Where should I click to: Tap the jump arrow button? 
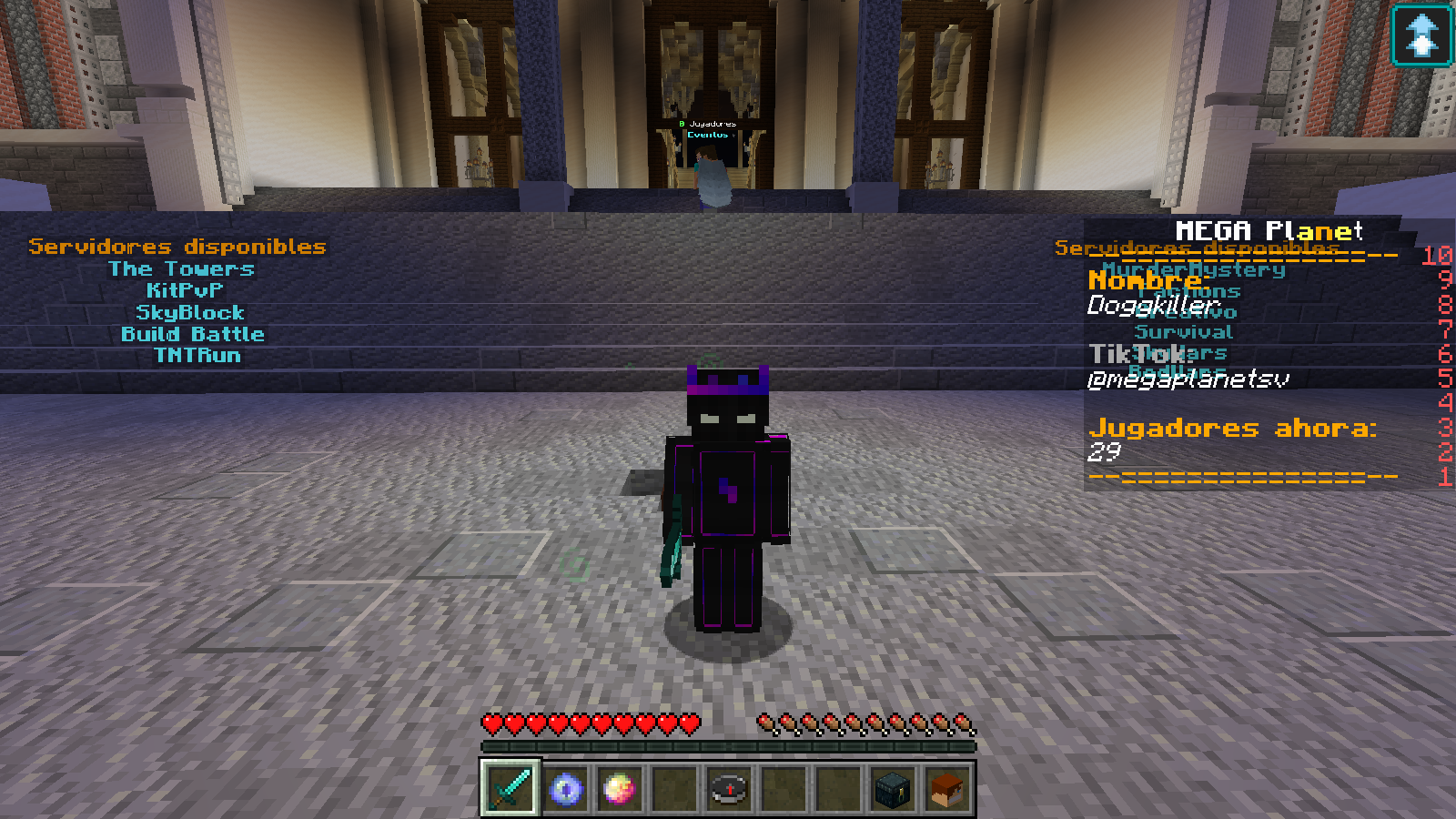tap(1421, 35)
